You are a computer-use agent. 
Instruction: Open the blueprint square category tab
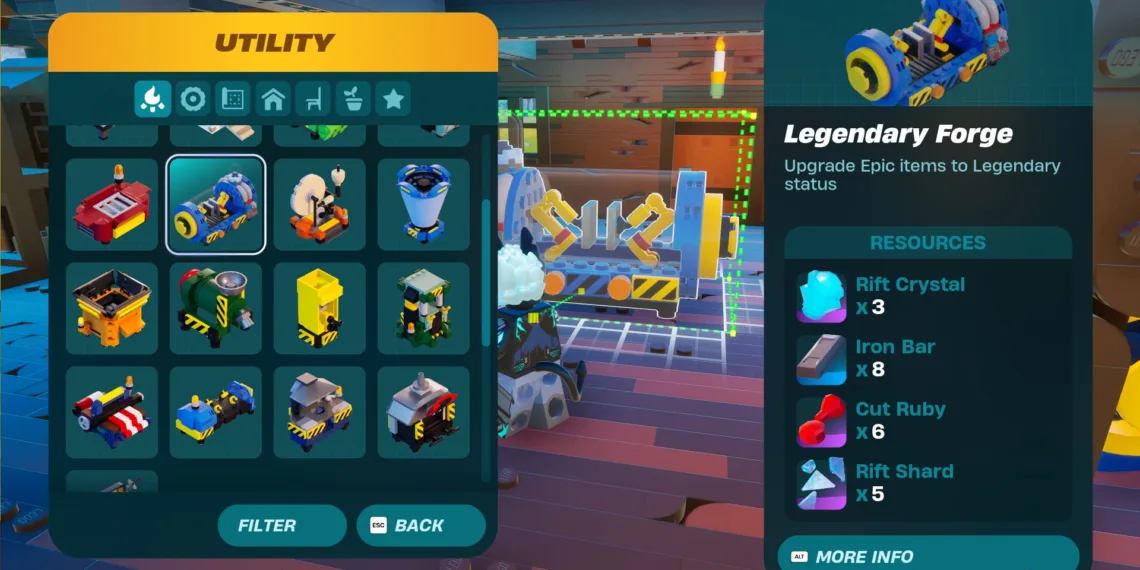[x=233, y=99]
